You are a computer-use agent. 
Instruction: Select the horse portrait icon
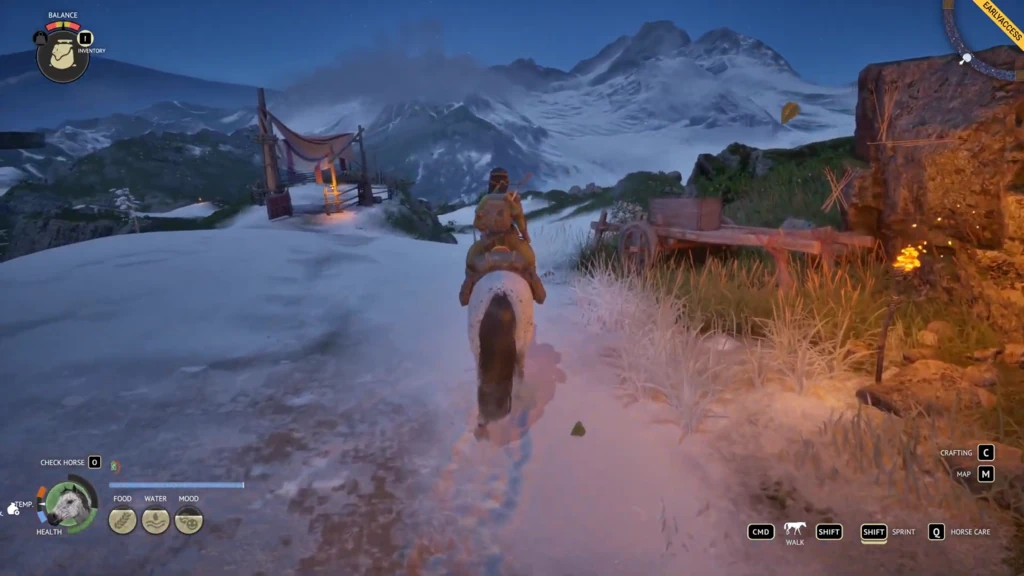click(x=71, y=505)
